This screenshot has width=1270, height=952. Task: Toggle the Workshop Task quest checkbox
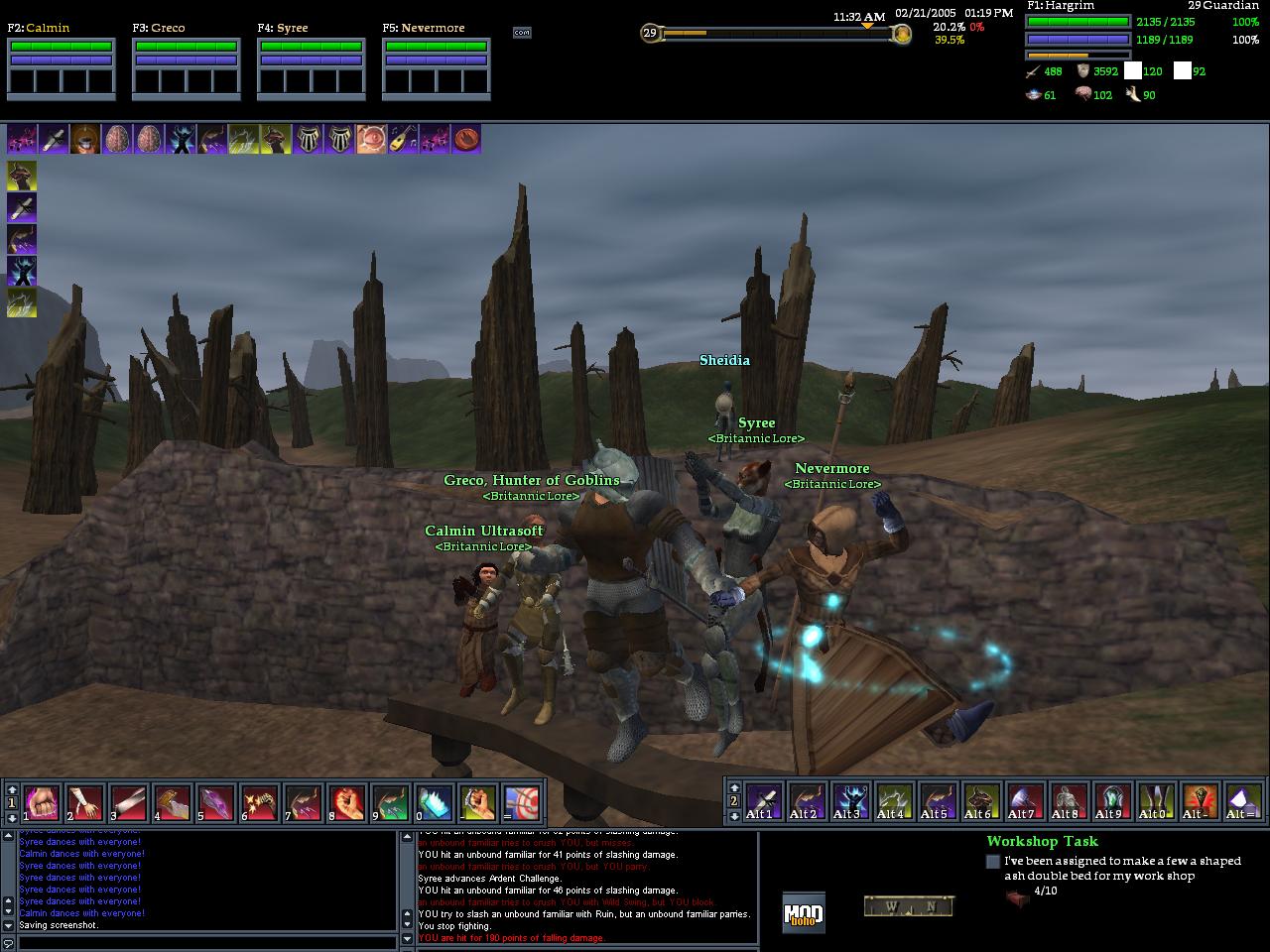tap(993, 862)
